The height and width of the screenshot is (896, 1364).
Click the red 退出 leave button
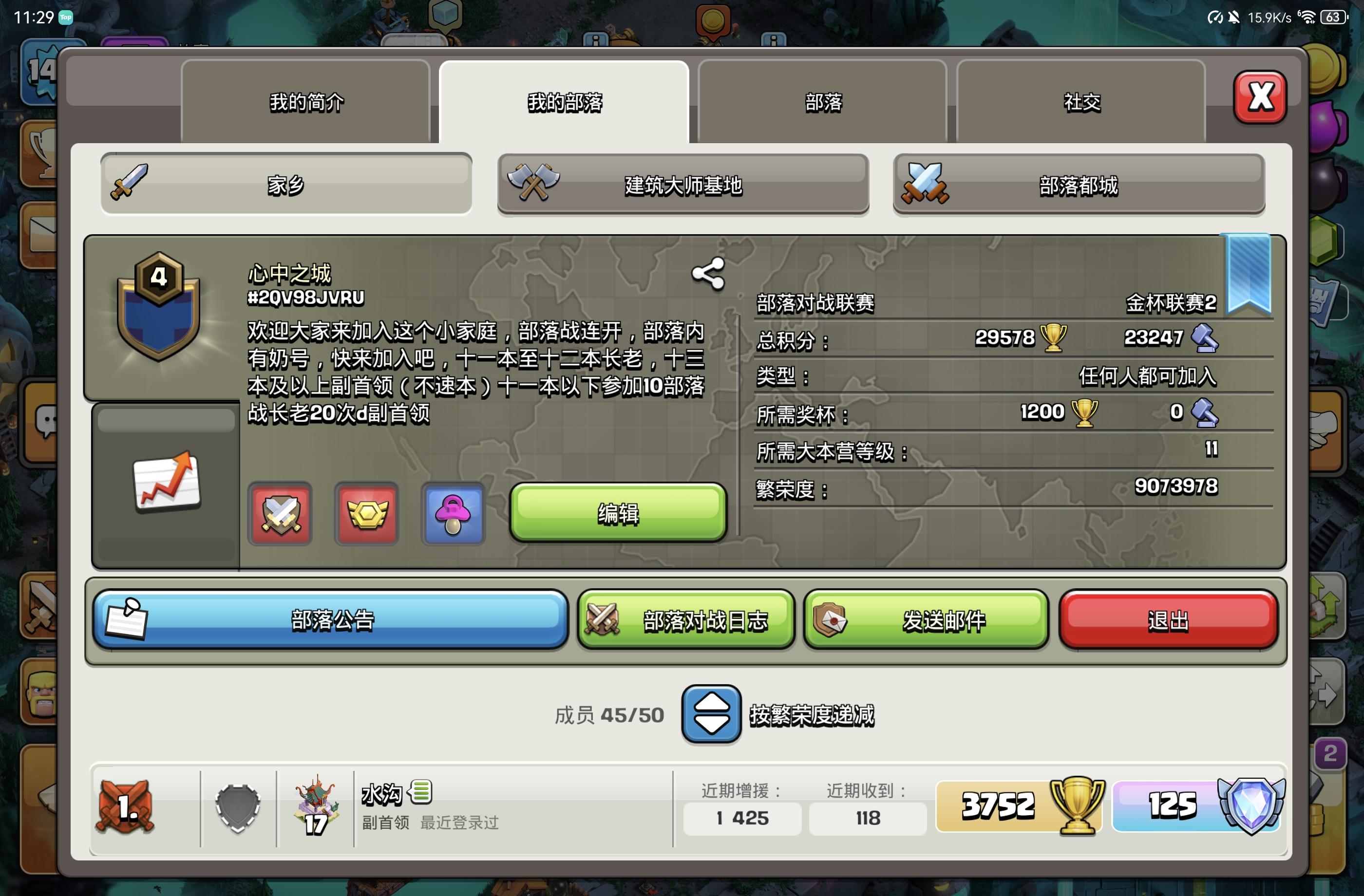coord(1167,620)
